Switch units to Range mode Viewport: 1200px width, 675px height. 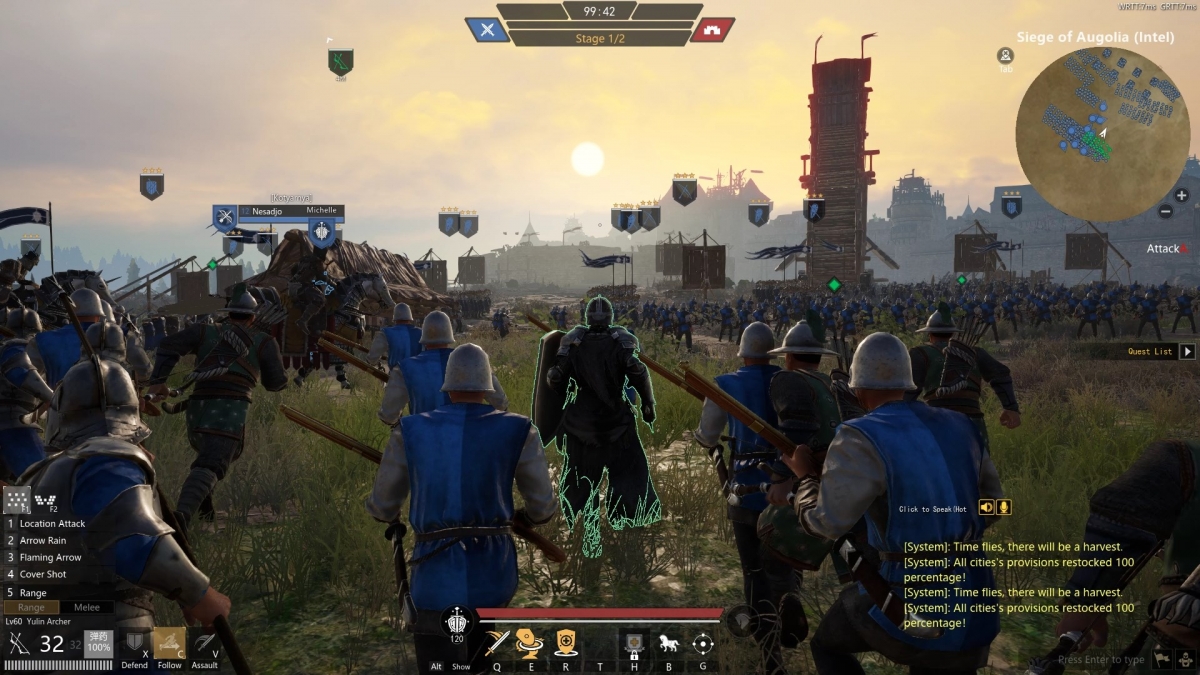pos(31,607)
